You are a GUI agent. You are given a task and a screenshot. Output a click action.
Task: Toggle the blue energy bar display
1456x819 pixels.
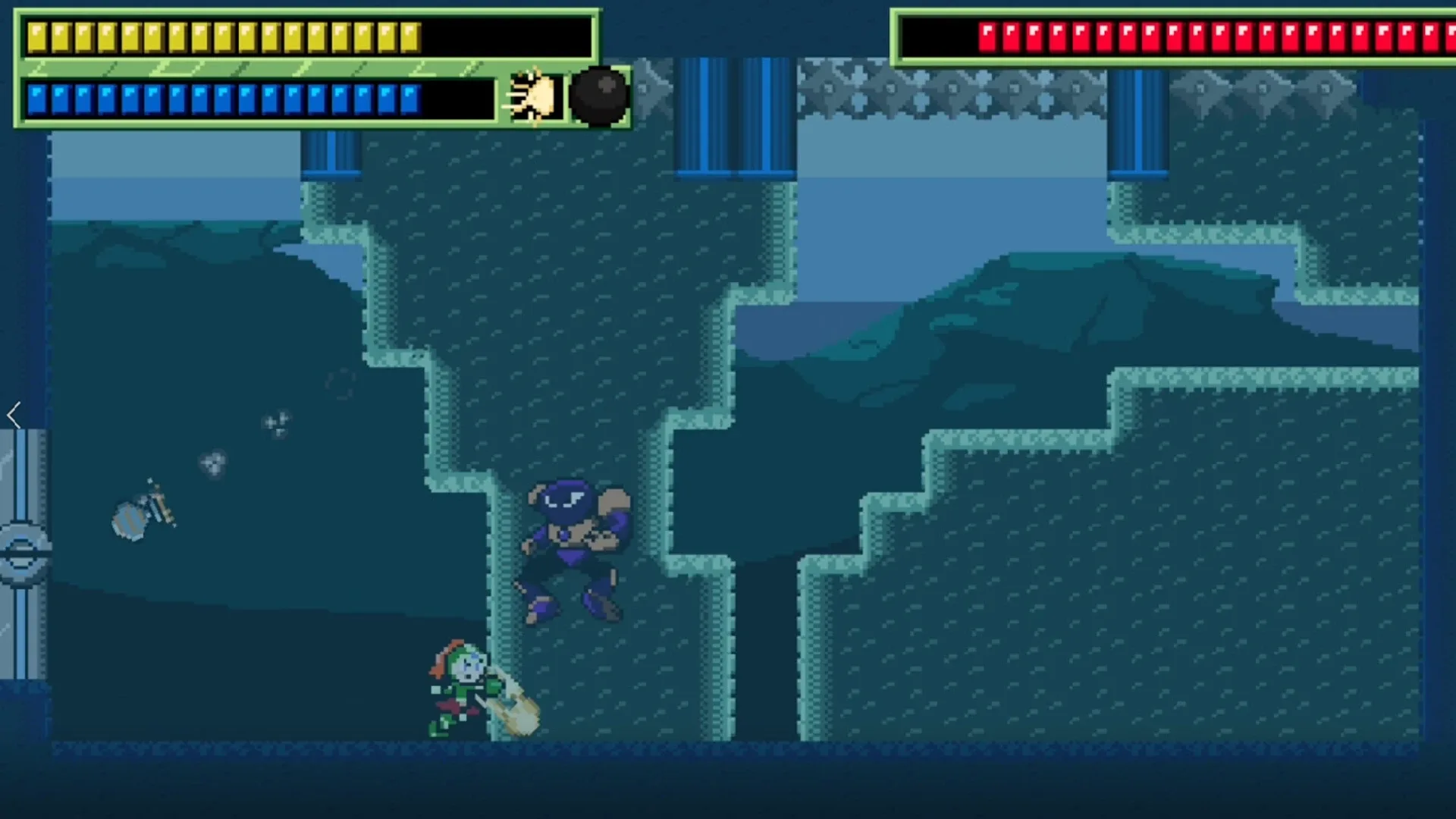(227, 96)
